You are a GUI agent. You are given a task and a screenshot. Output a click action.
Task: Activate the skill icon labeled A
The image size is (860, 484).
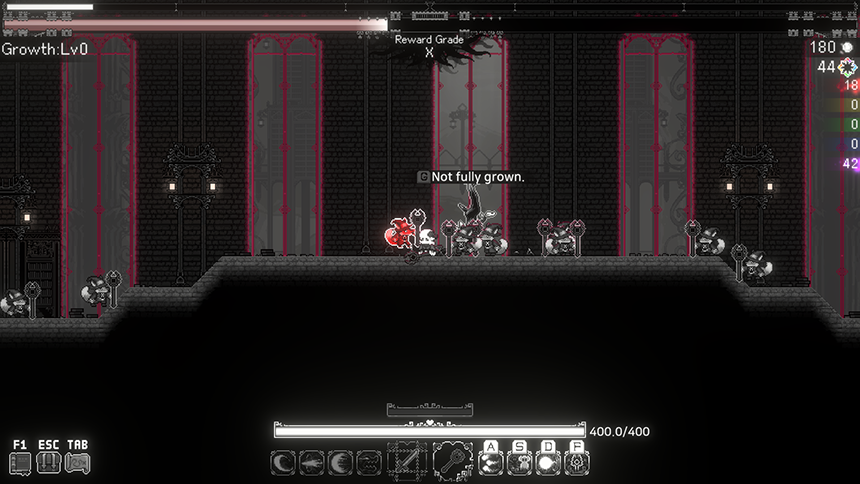tap(490, 463)
